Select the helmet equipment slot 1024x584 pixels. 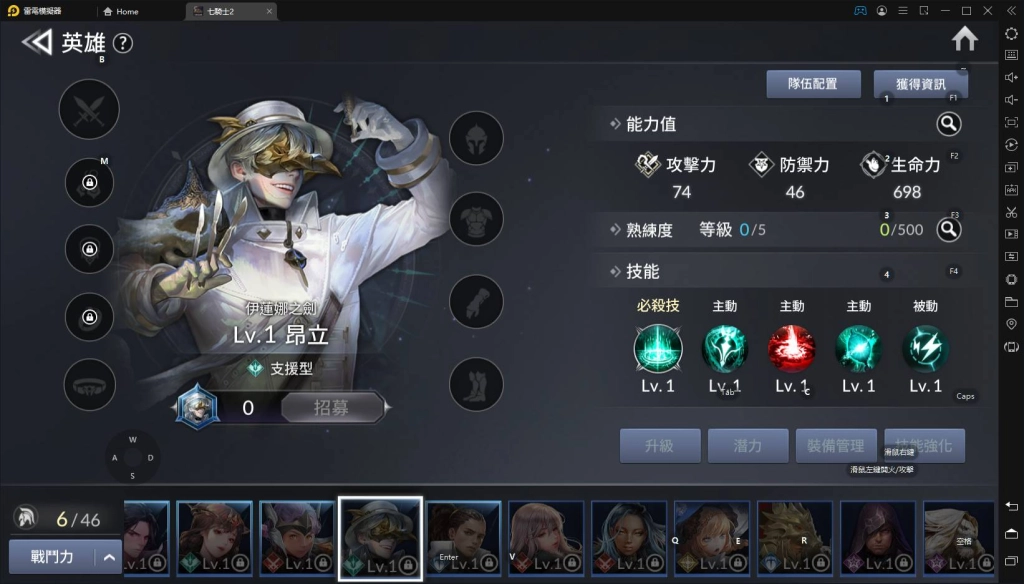coord(476,138)
